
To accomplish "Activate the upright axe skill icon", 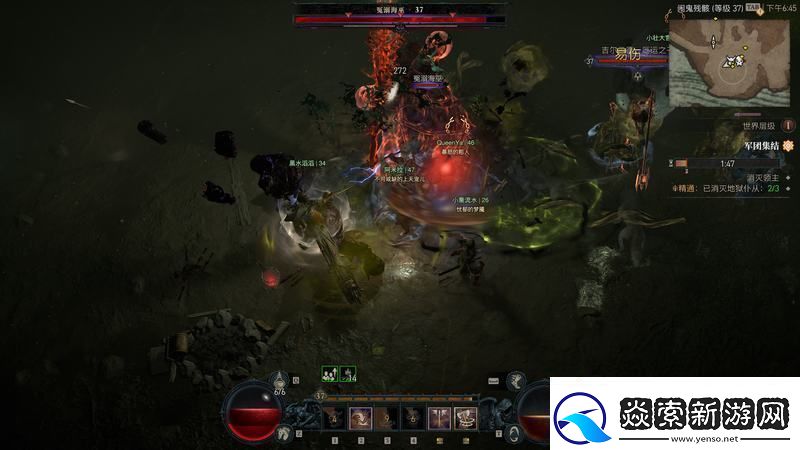I will click(x=438, y=417).
